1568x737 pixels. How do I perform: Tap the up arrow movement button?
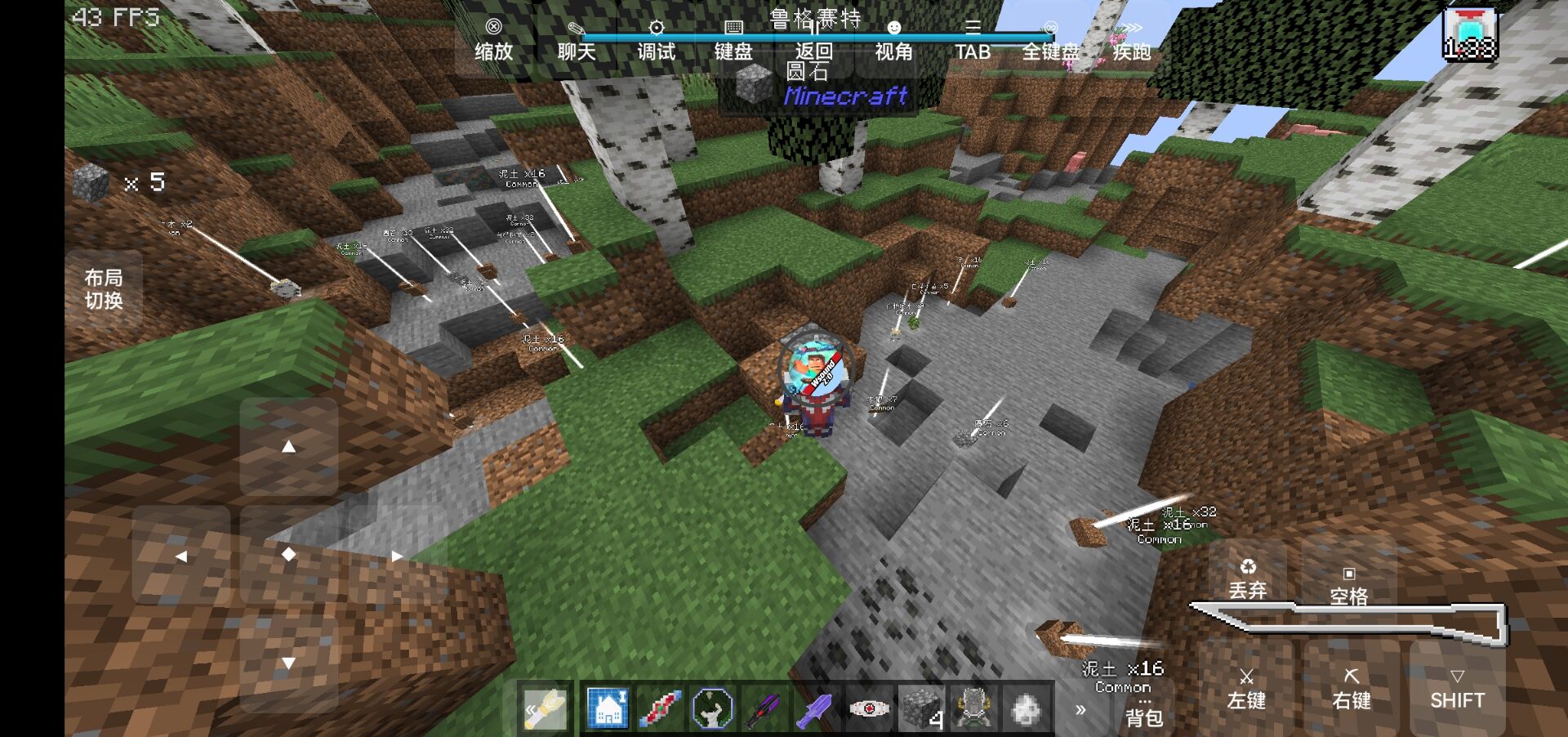point(288,446)
